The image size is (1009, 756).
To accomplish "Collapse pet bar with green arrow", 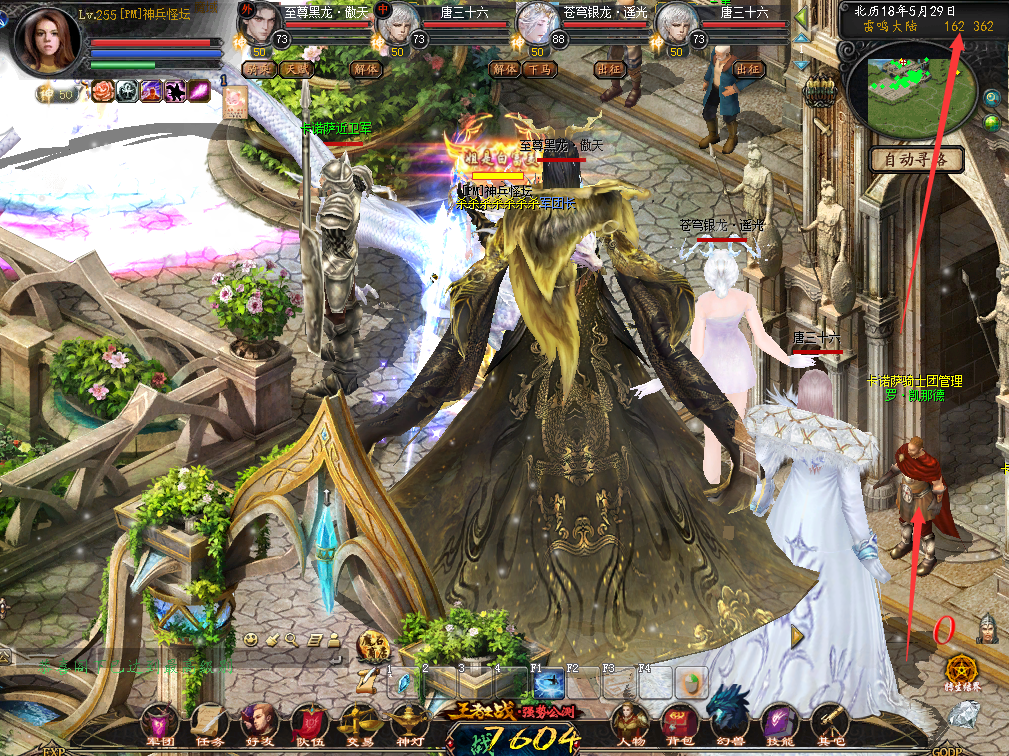I will (801, 17).
